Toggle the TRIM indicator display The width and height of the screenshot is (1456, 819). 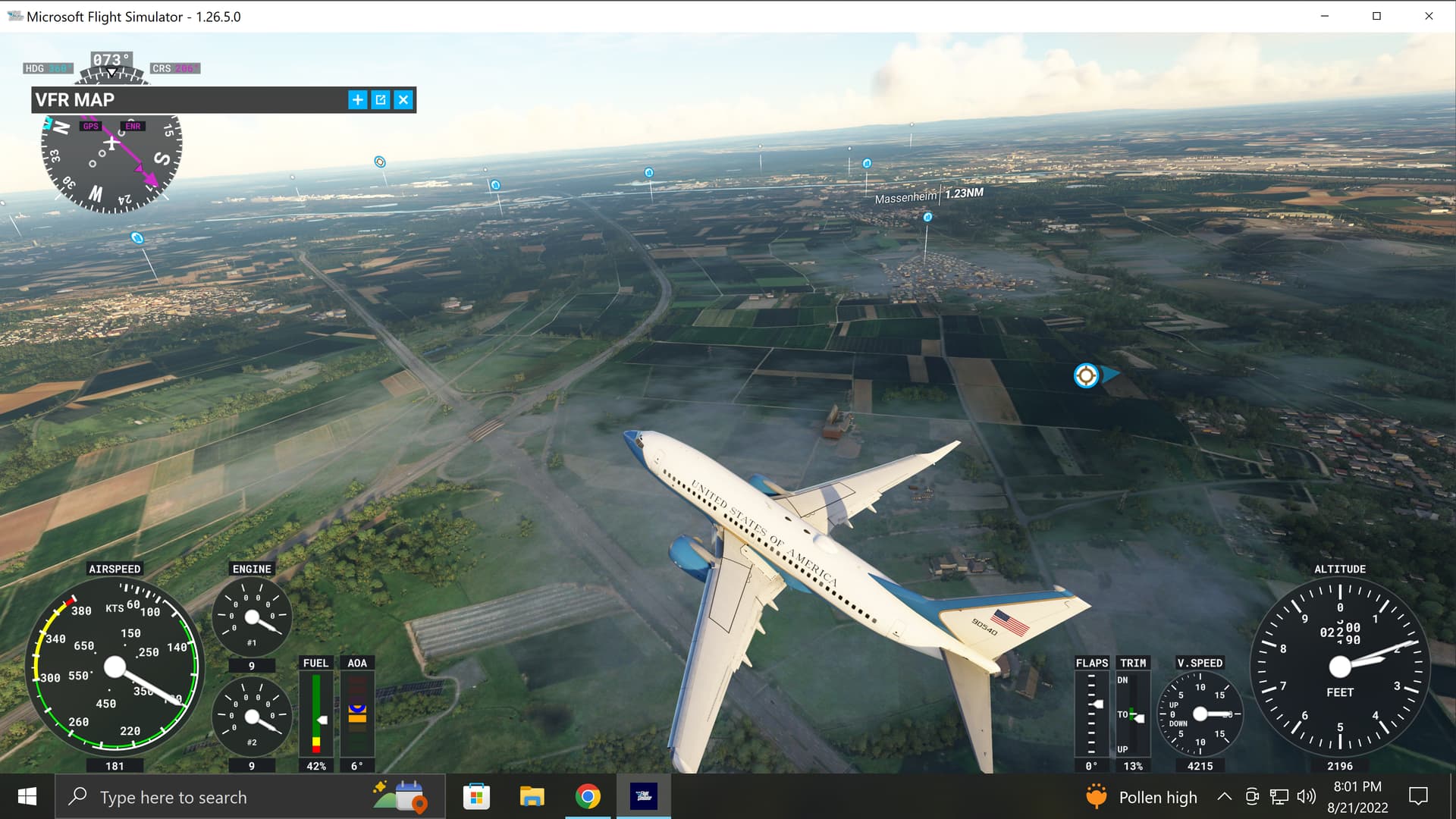(x=1133, y=713)
